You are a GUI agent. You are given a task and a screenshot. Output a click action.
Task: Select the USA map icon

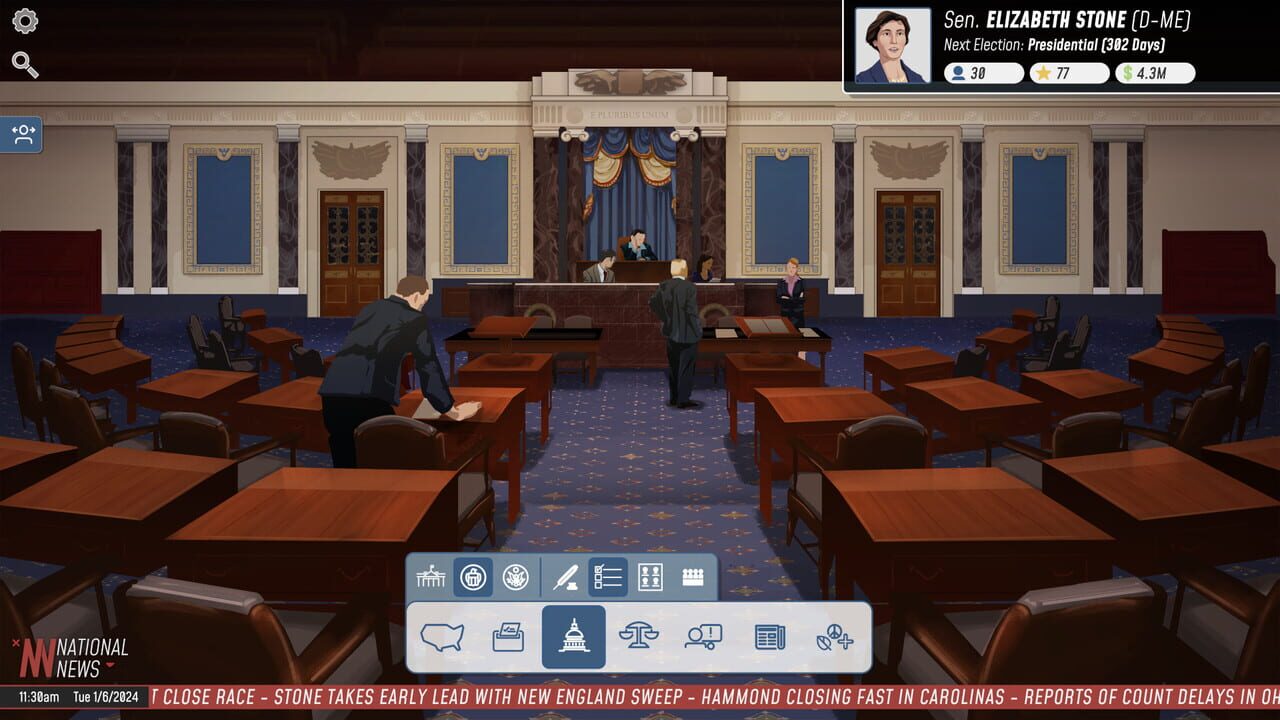coord(442,638)
